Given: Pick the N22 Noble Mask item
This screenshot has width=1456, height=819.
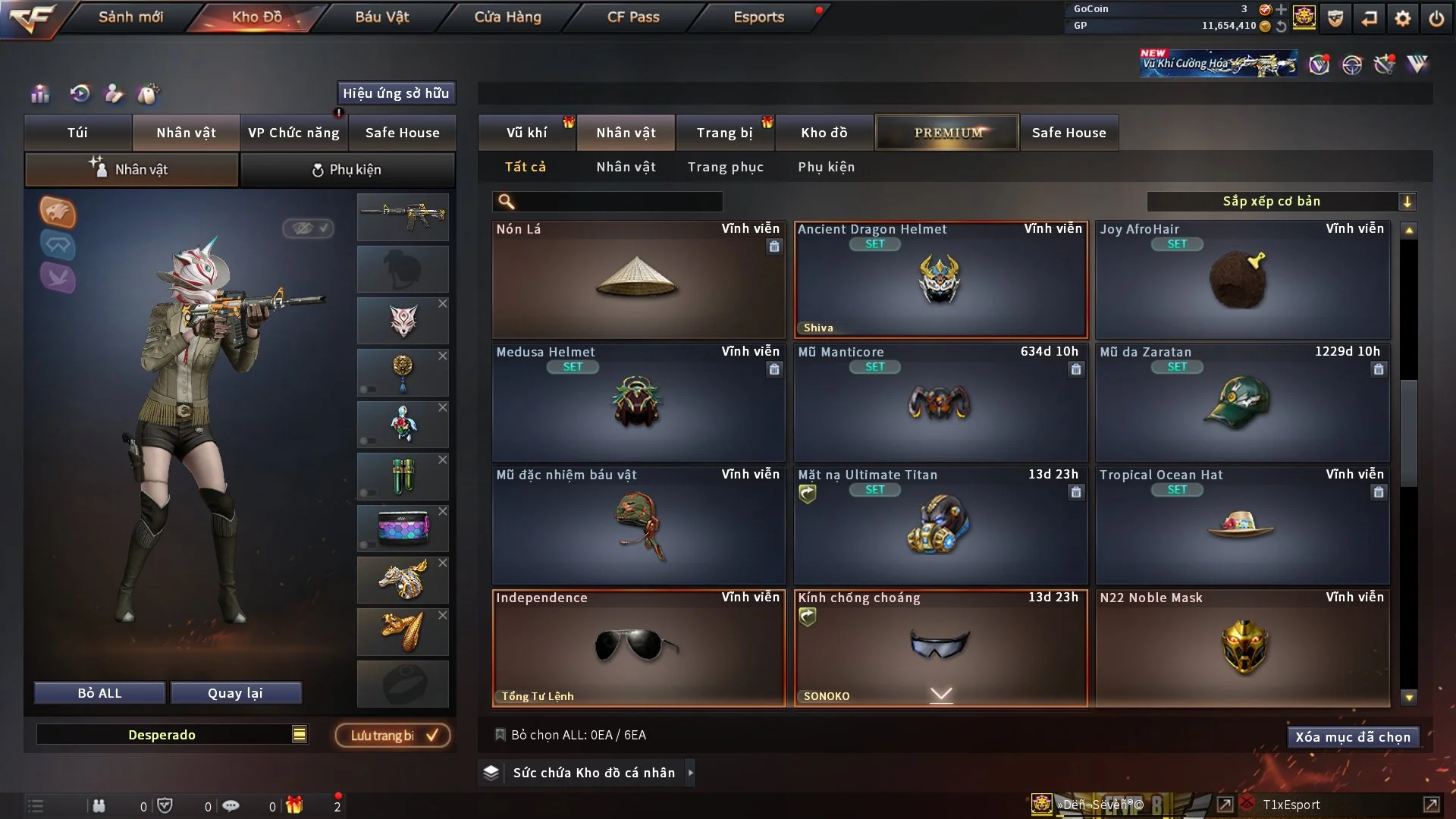Looking at the screenshot, I should coord(1242,648).
